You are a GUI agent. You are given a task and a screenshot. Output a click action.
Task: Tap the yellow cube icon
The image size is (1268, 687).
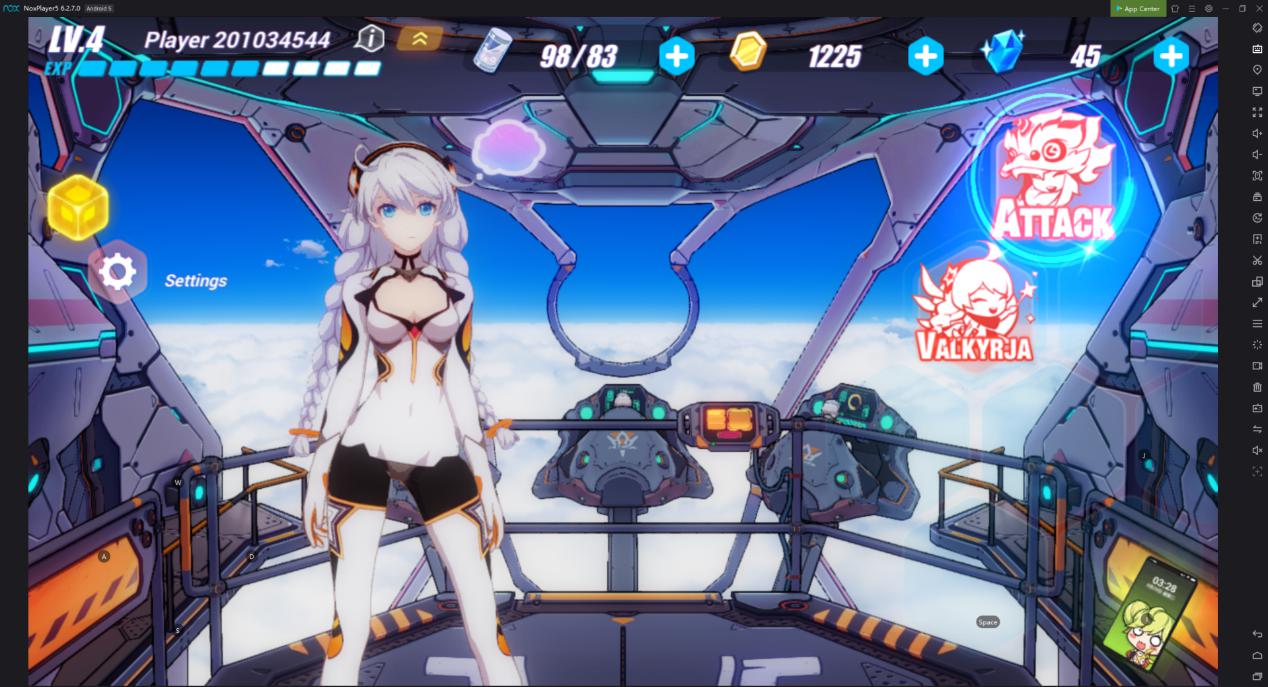point(77,207)
